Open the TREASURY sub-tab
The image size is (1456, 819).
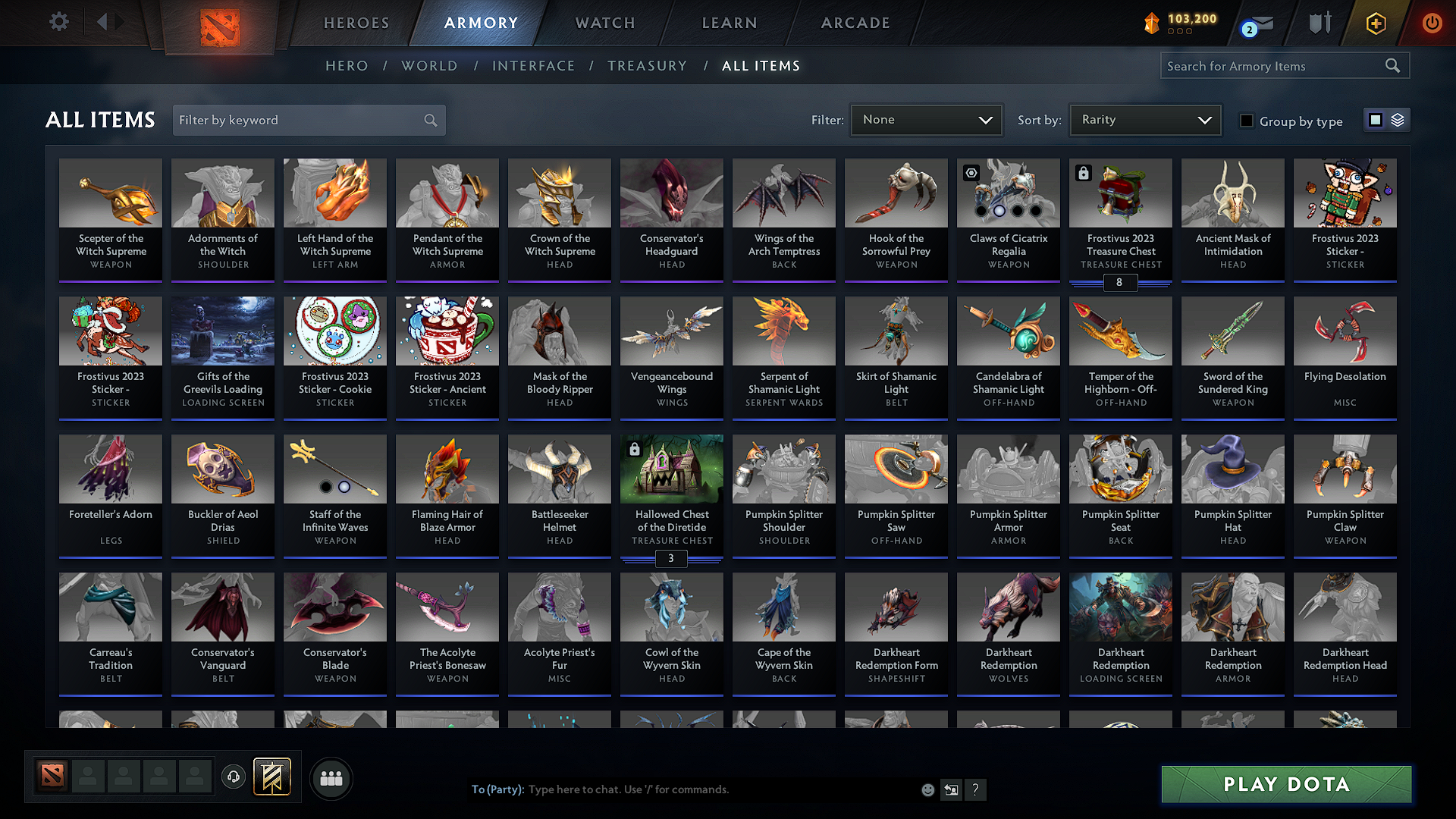point(646,65)
